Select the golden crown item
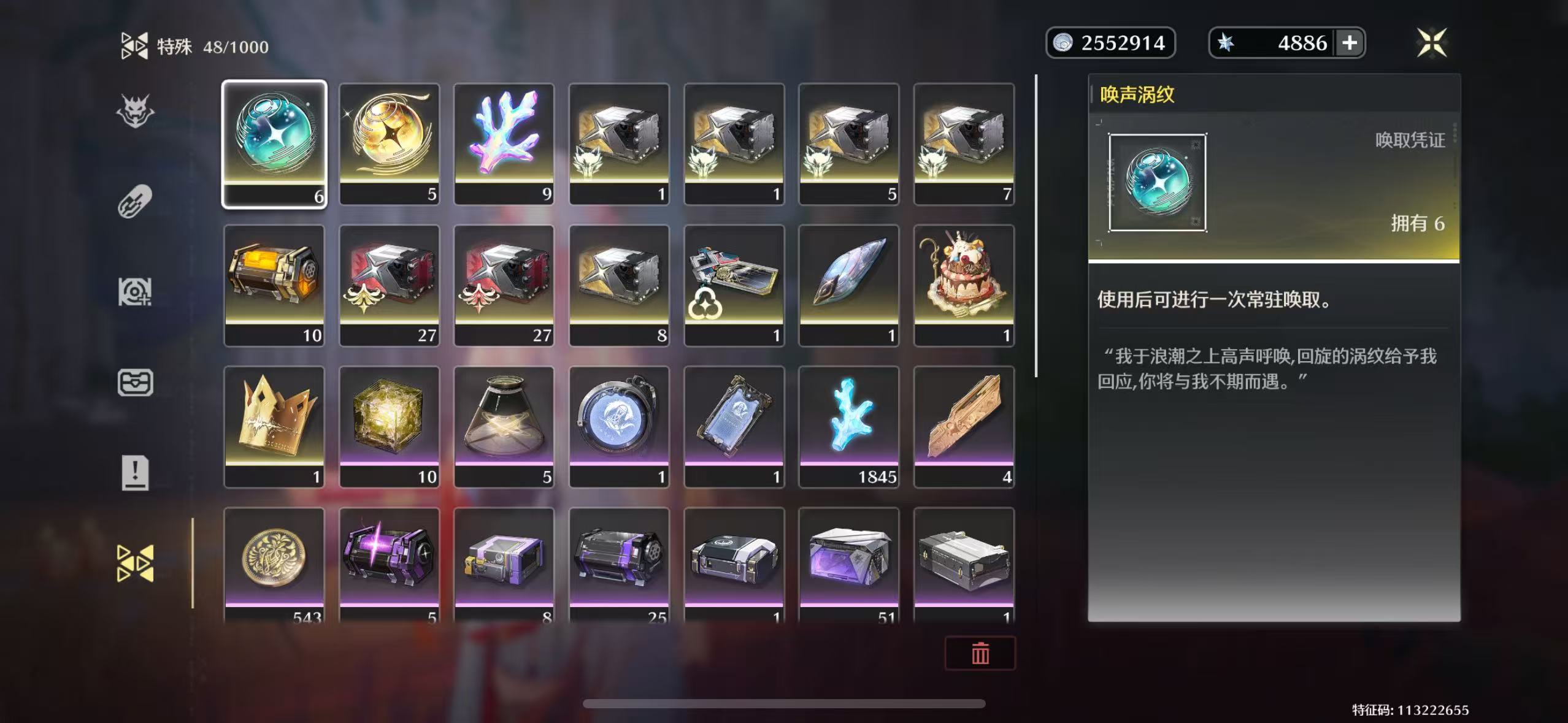This screenshot has height=723, width=1568. (x=274, y=426)
